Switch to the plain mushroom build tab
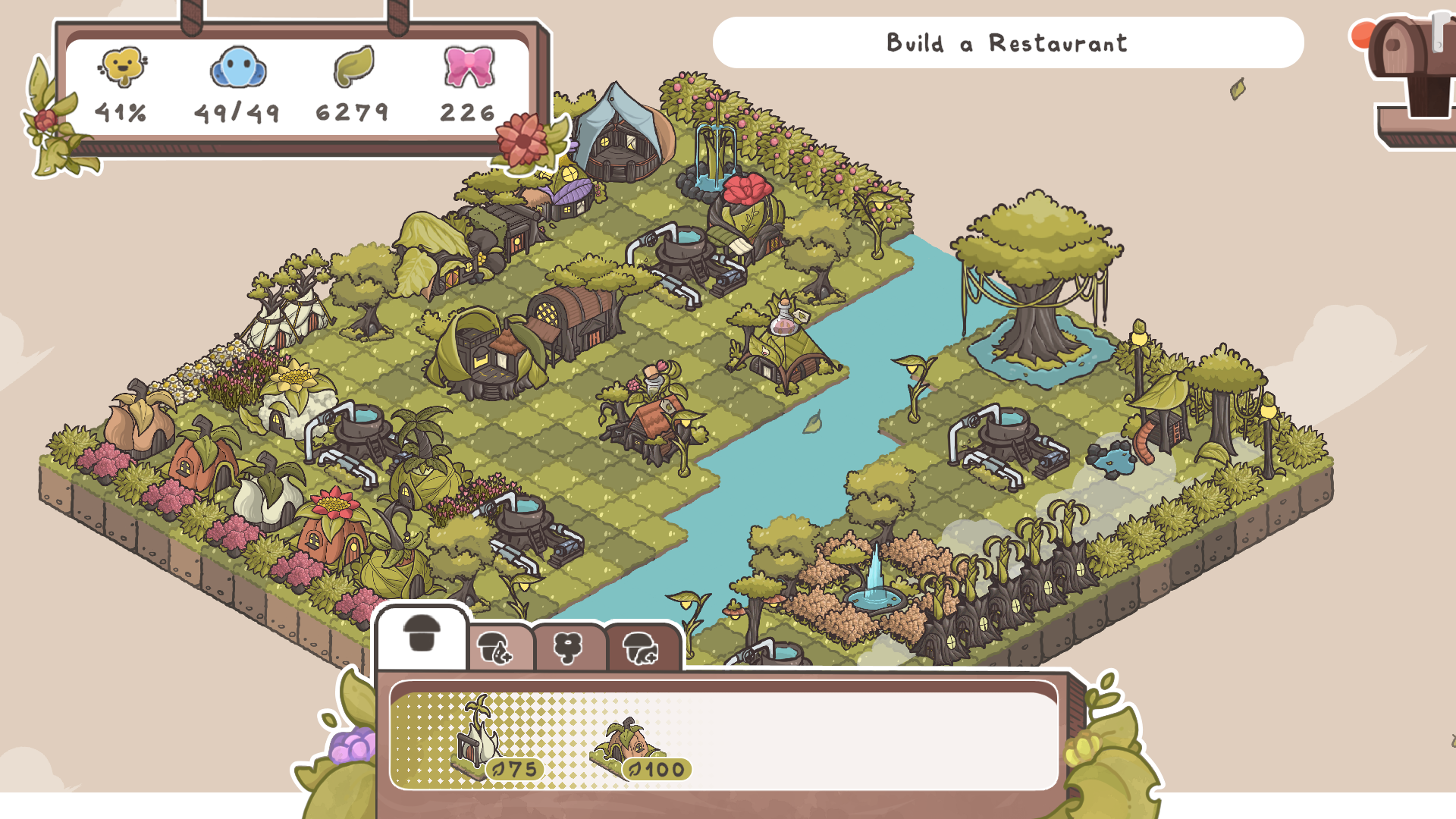 pos(422,635)
